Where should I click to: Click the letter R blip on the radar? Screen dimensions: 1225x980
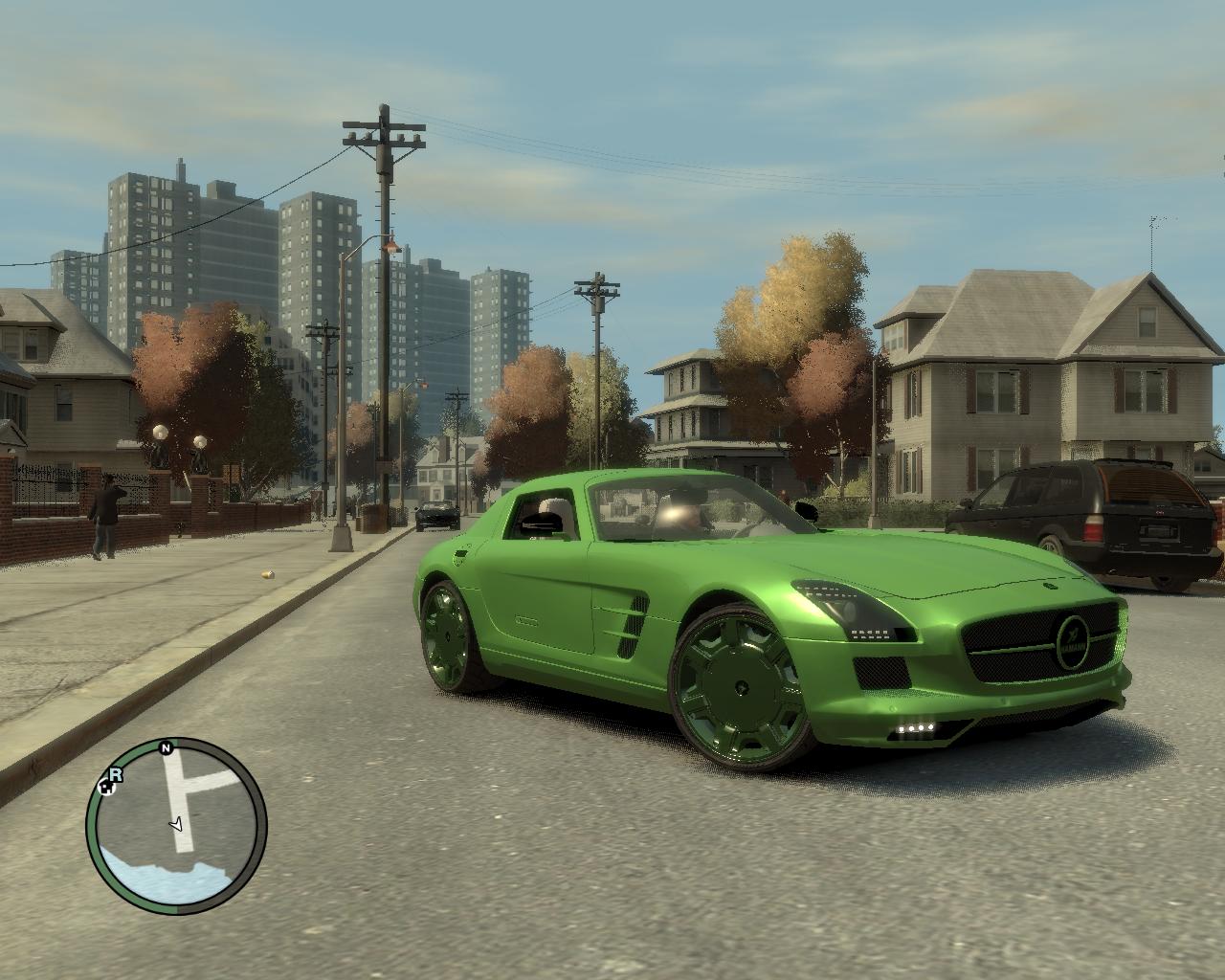(x=117, y=773)
